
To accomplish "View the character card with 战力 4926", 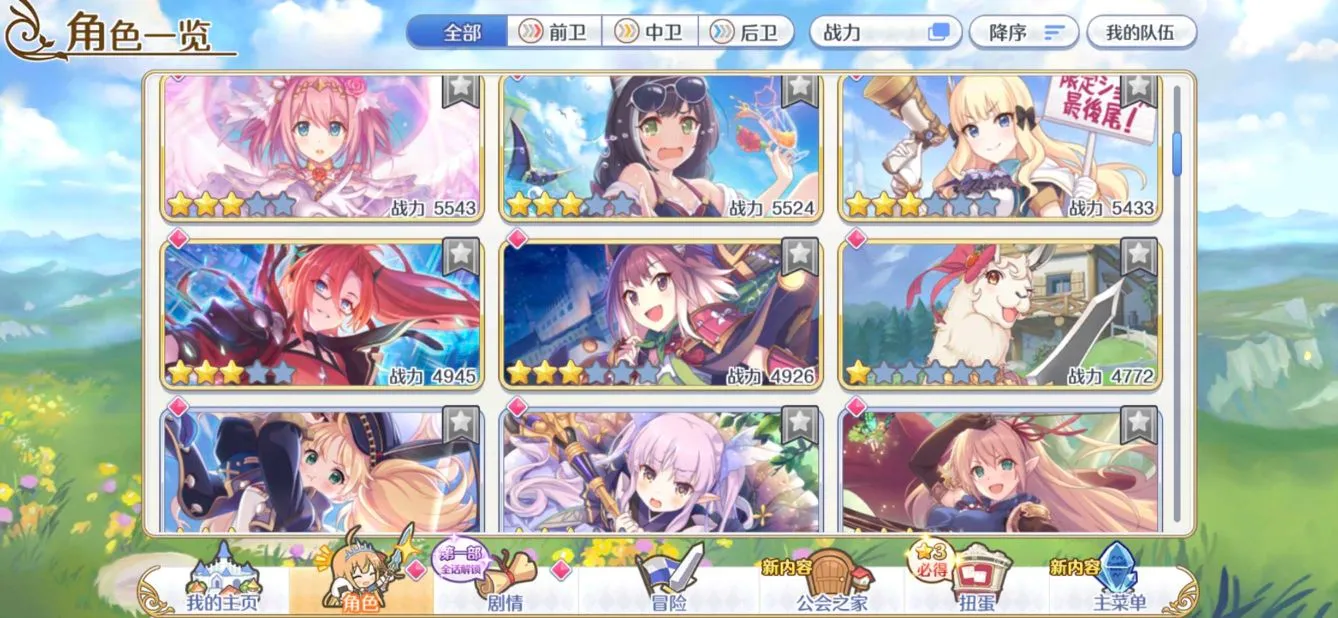I will coord(661,314).
